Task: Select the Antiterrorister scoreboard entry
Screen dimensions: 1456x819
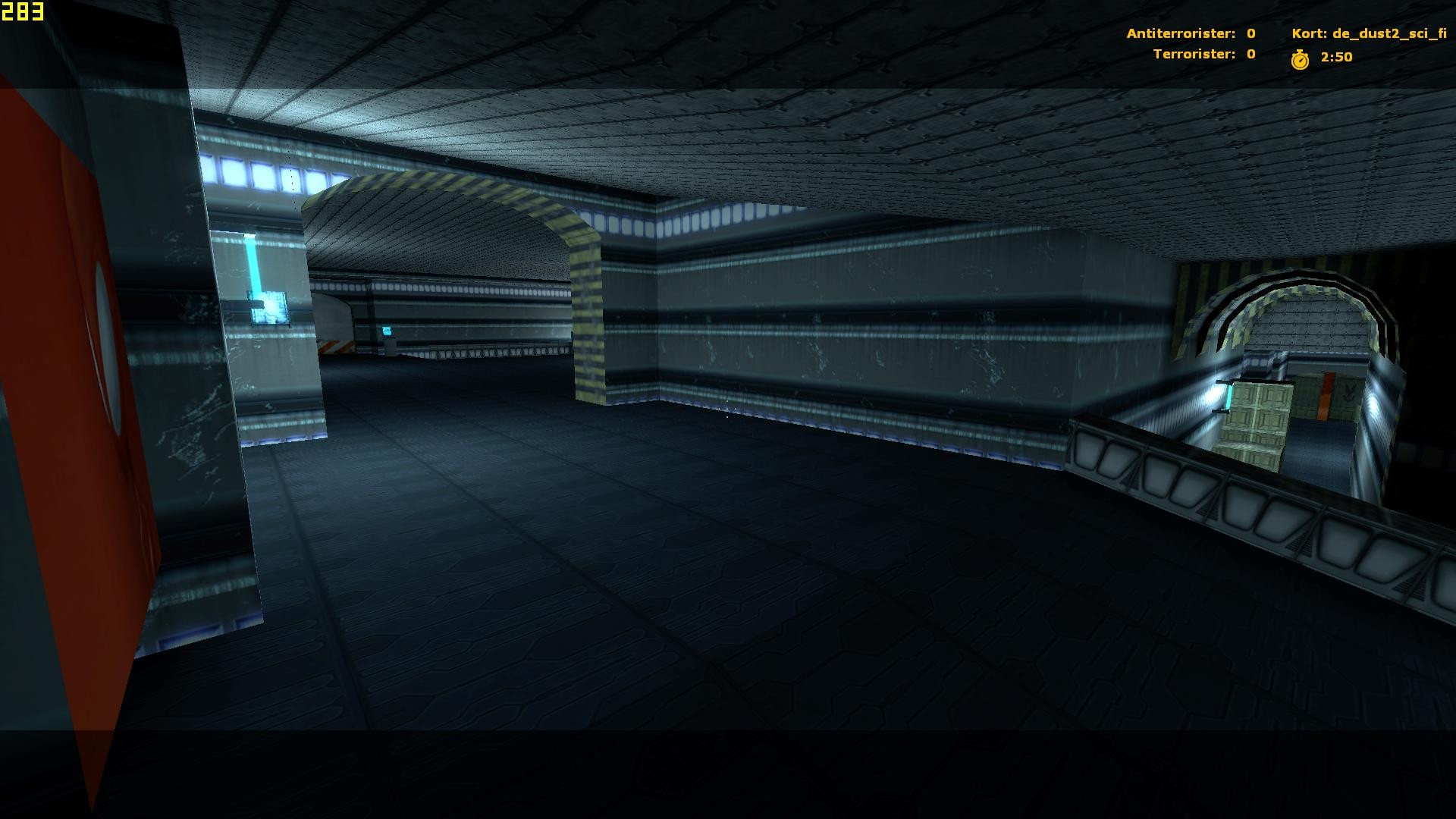Action: (x=1191, y=33)
